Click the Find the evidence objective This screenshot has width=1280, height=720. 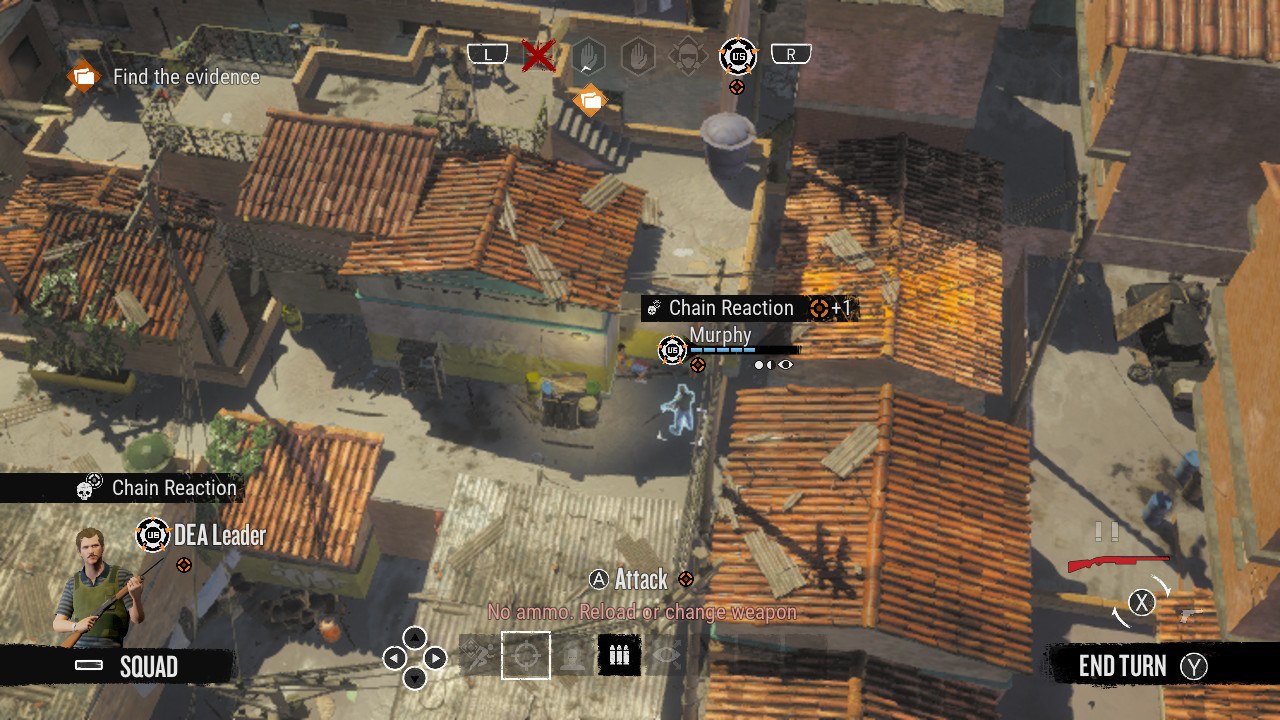(185, 77)
